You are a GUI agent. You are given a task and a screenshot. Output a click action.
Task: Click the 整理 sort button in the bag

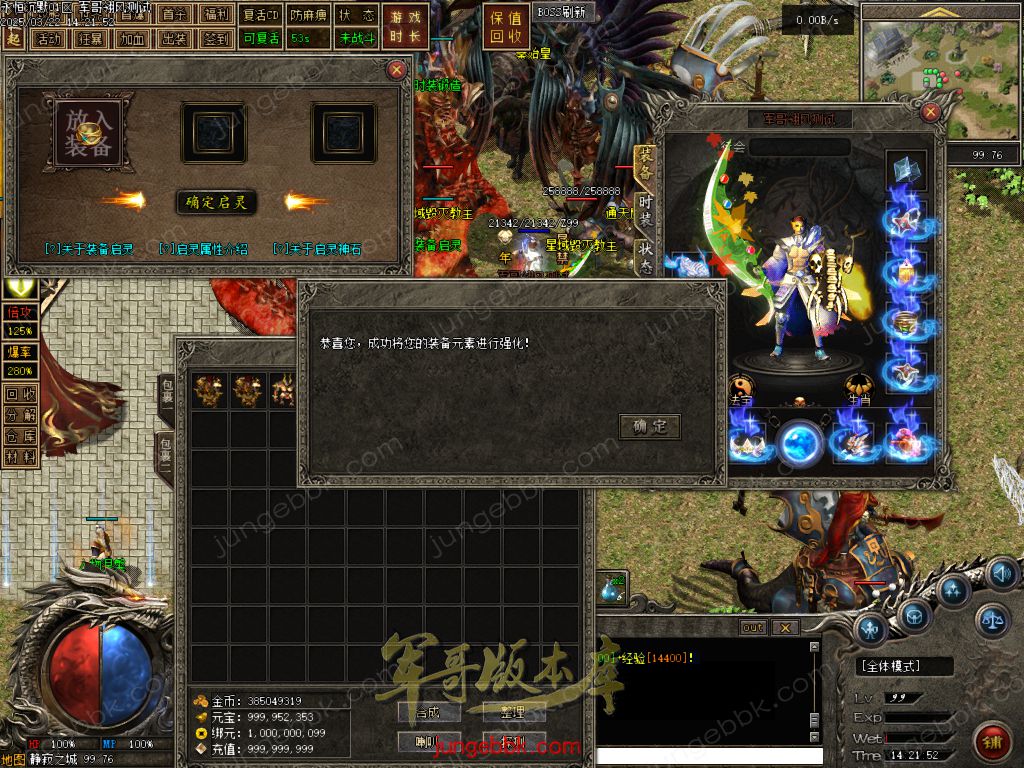(x=512, y=712)
